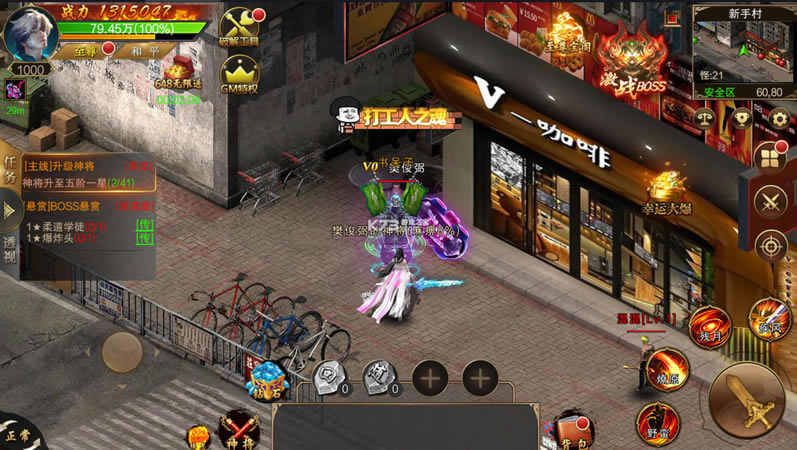Open the GM特权 crown icon
797x450 pixels.
point(238,73)
